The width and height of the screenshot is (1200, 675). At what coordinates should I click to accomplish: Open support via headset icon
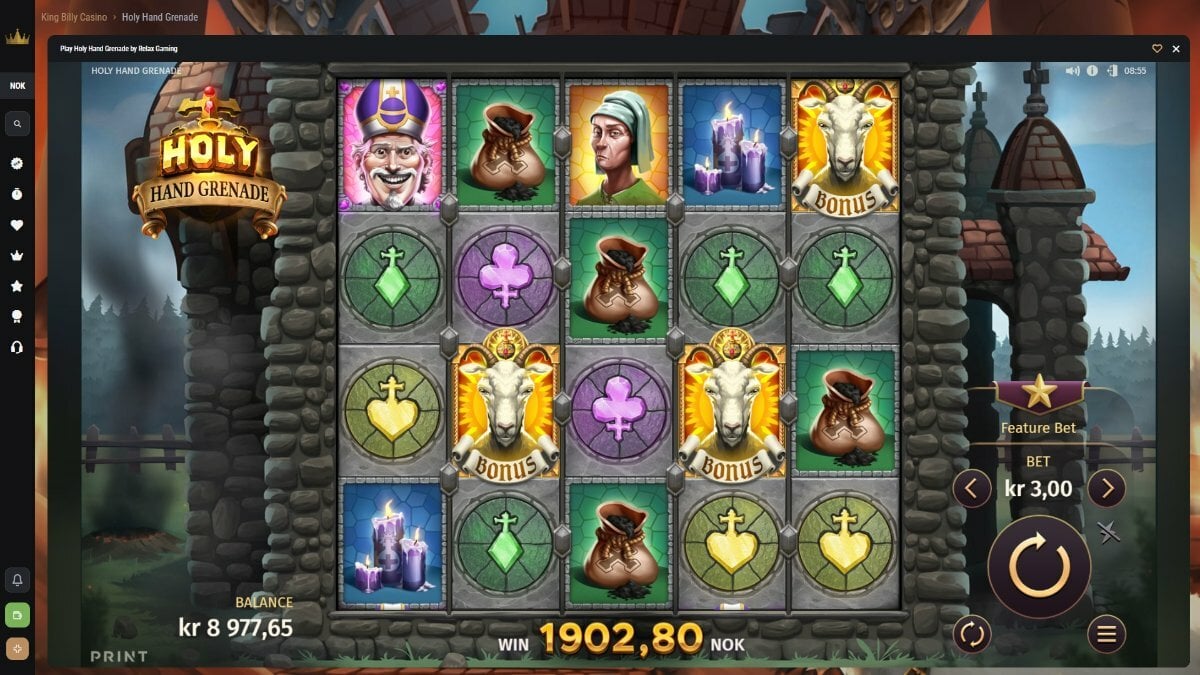click(x=17, y=347)
